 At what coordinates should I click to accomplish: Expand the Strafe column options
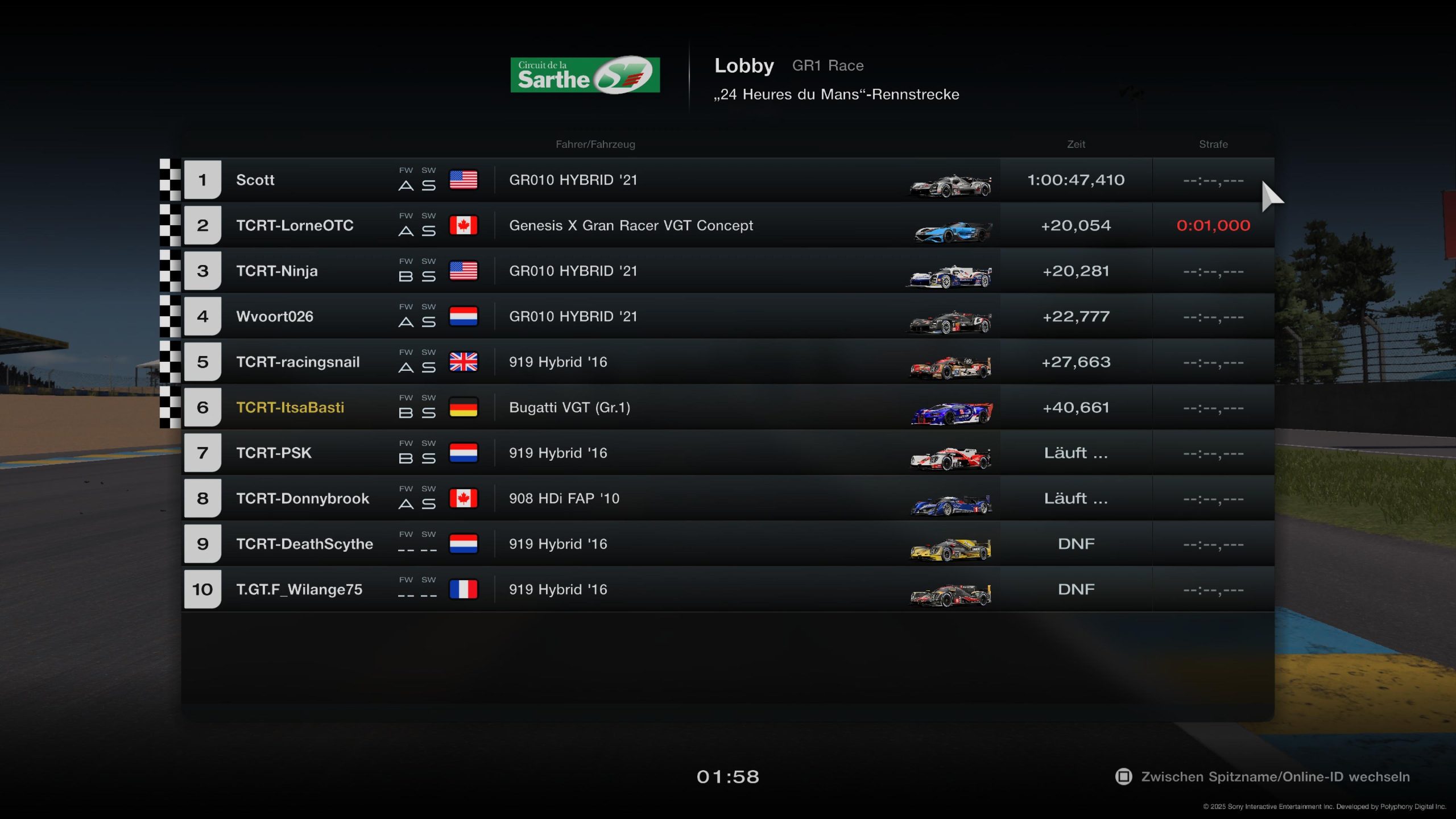tap(1214, 144)
